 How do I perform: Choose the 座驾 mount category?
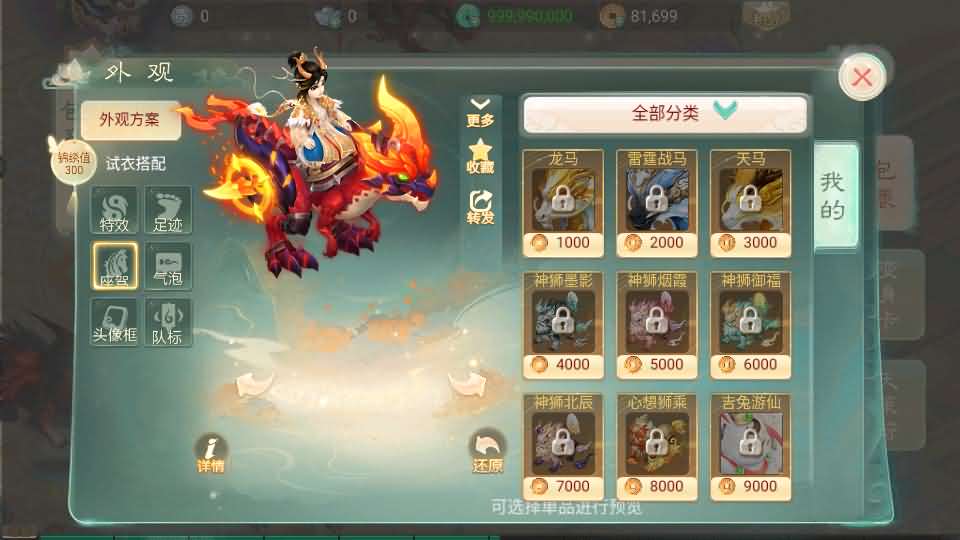click(114, 266)
